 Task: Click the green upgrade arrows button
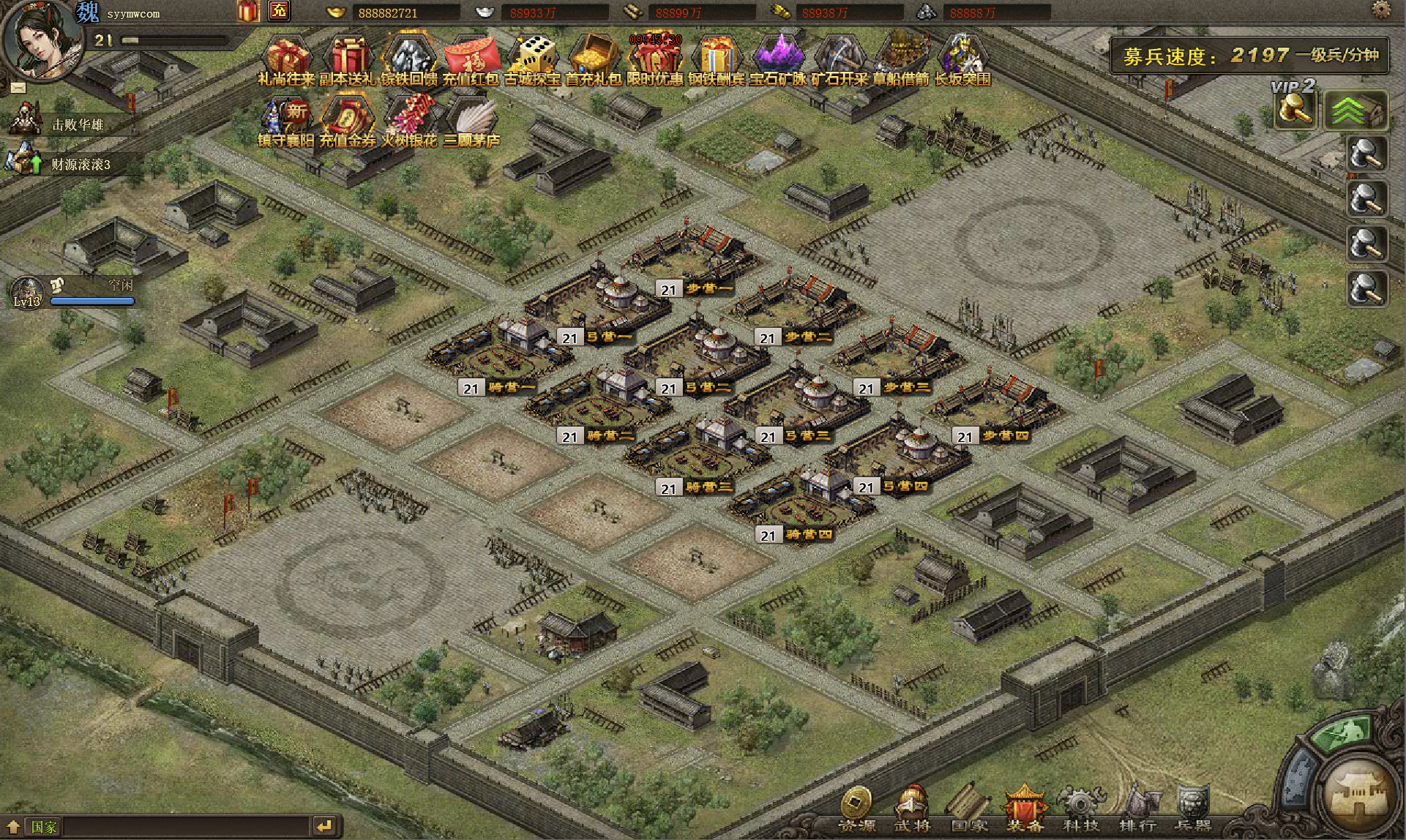[1355, 111]
